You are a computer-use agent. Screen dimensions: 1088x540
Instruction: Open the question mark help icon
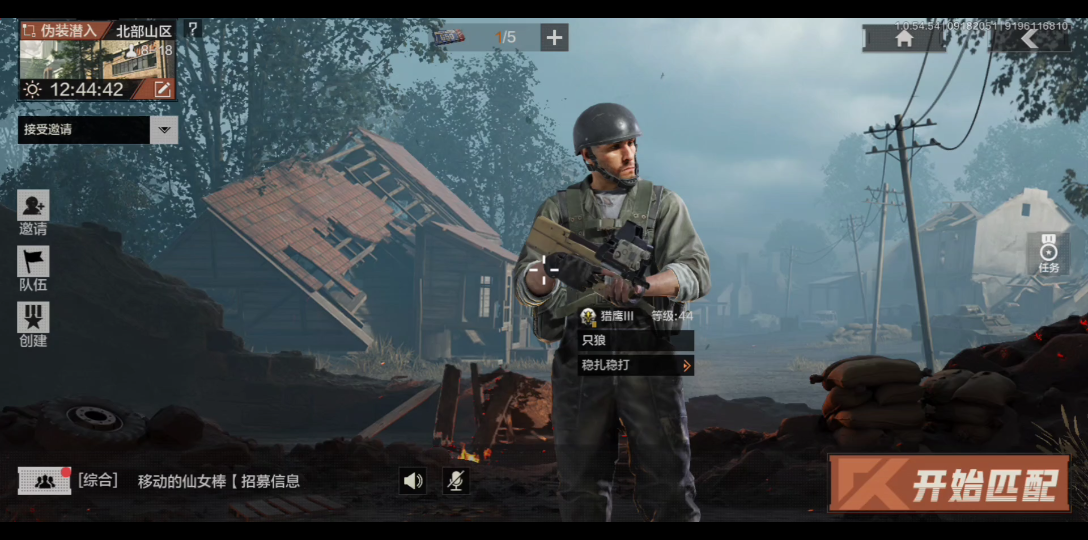tap(192, 29)
